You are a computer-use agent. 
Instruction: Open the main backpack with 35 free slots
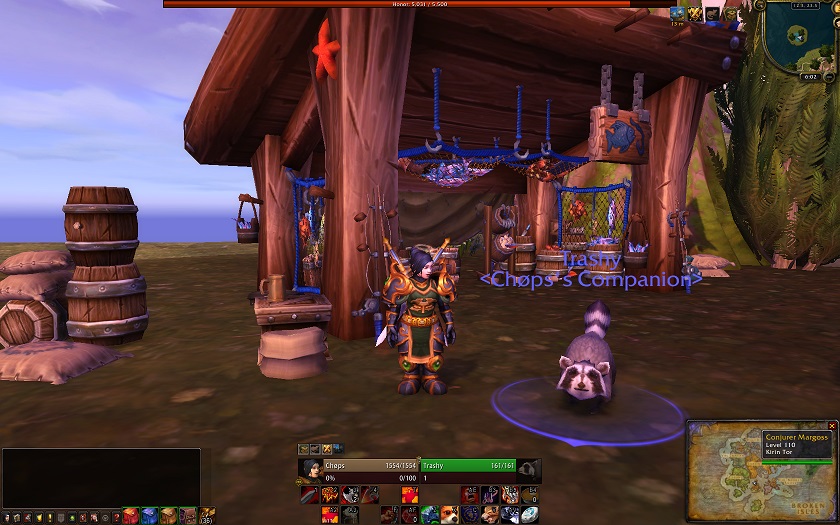point(206,516)
